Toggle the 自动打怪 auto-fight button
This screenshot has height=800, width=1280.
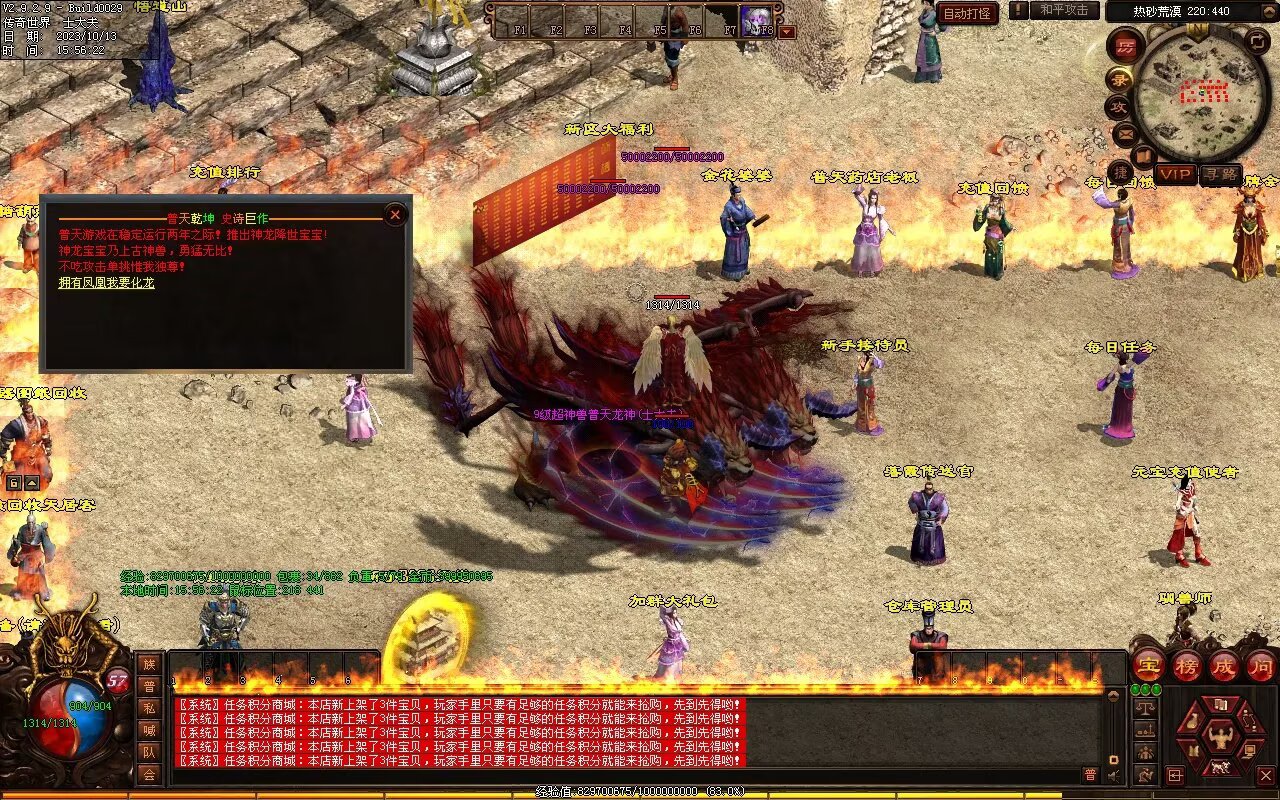tap(968, 13)
